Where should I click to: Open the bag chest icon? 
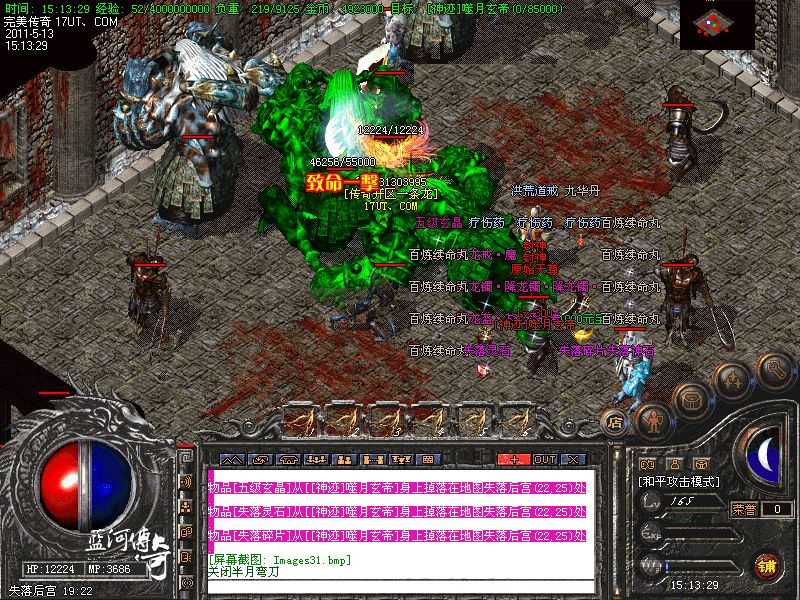click(x=692, y=400)
